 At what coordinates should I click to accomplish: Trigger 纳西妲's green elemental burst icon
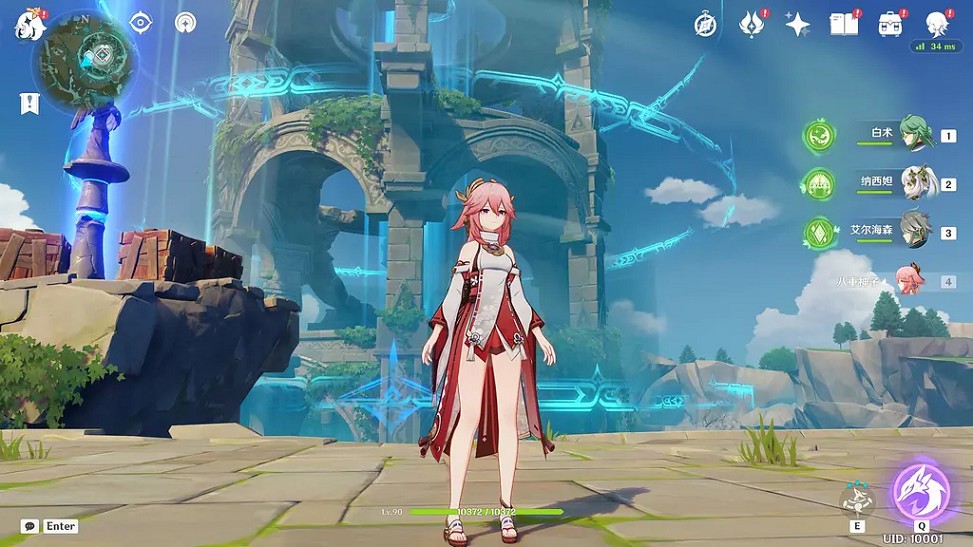(x=821, y=184)
